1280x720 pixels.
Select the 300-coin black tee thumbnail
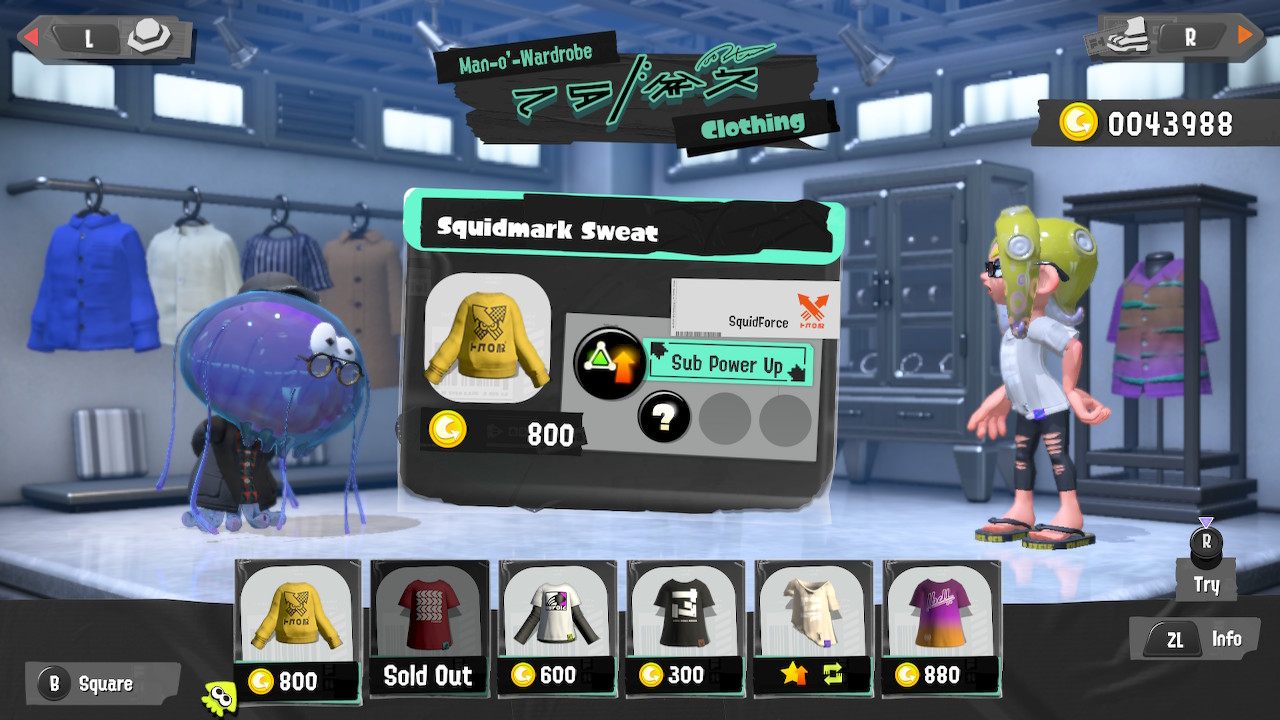[x=683, y=610]
